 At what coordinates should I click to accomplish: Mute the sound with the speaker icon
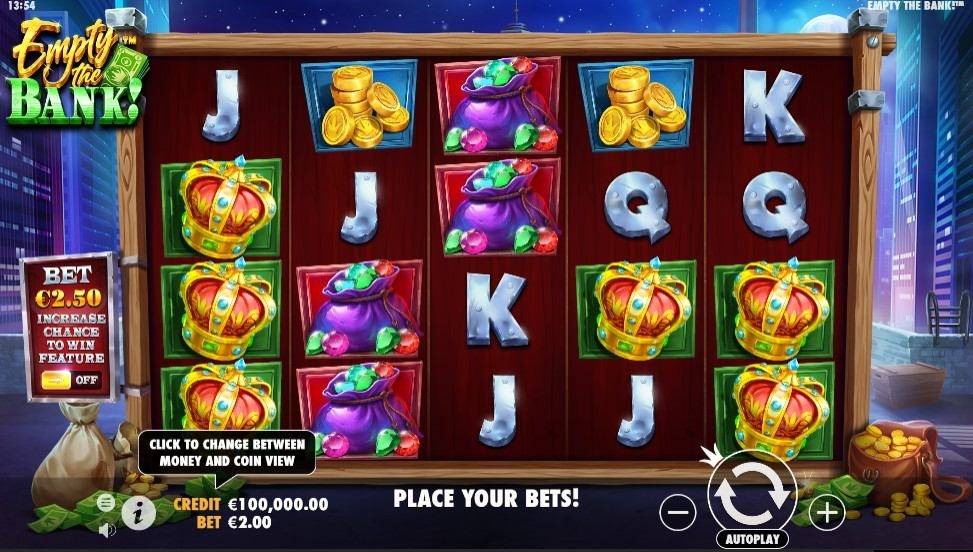click(107, 530)
